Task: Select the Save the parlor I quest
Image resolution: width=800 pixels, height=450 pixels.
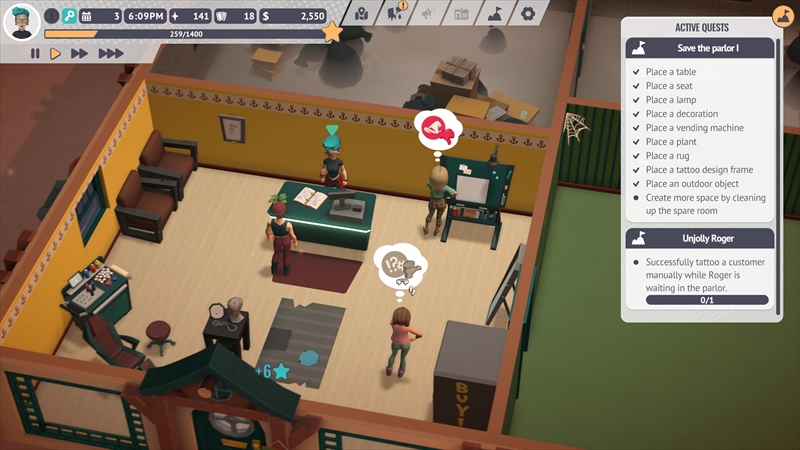Action: point(700,48)
